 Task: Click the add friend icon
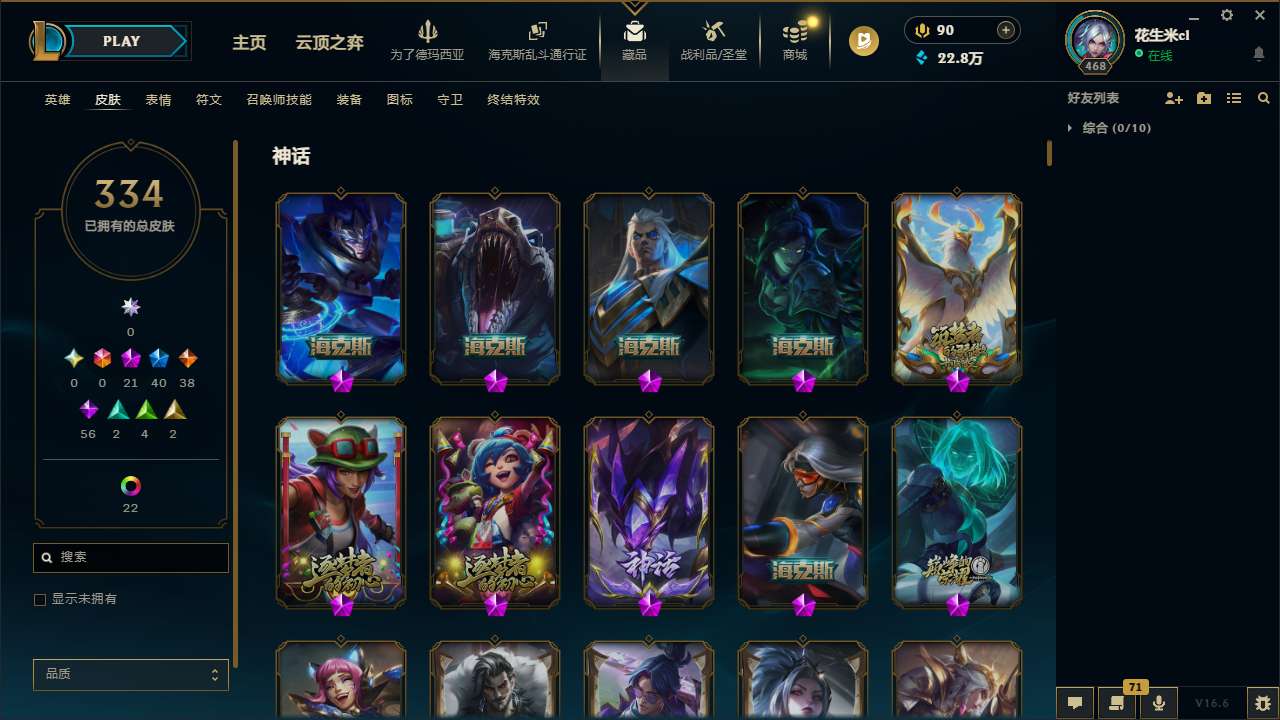[1174, 97]
